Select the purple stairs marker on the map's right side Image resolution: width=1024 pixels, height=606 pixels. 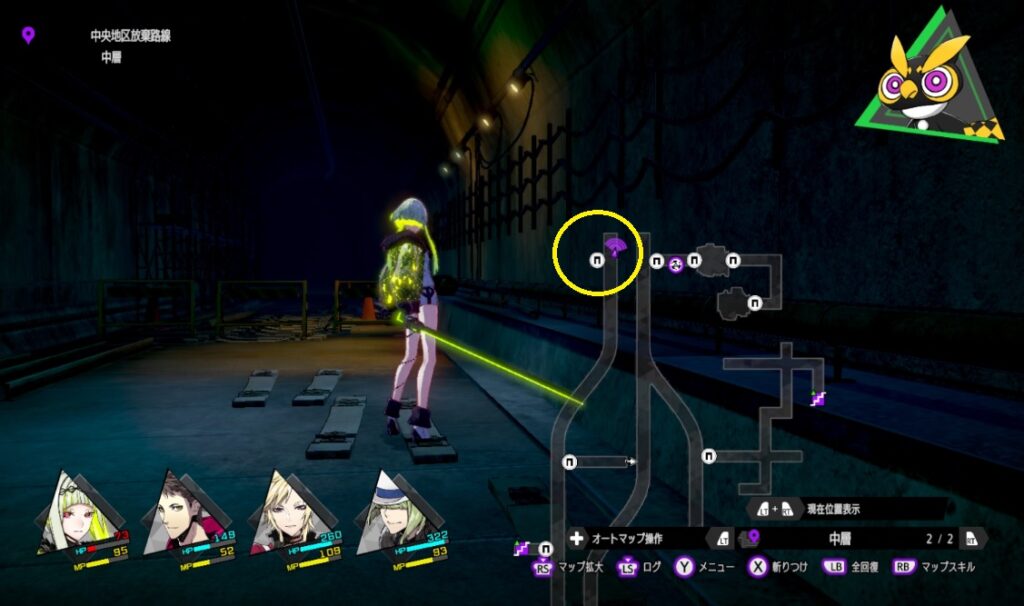tap(819, 398)
